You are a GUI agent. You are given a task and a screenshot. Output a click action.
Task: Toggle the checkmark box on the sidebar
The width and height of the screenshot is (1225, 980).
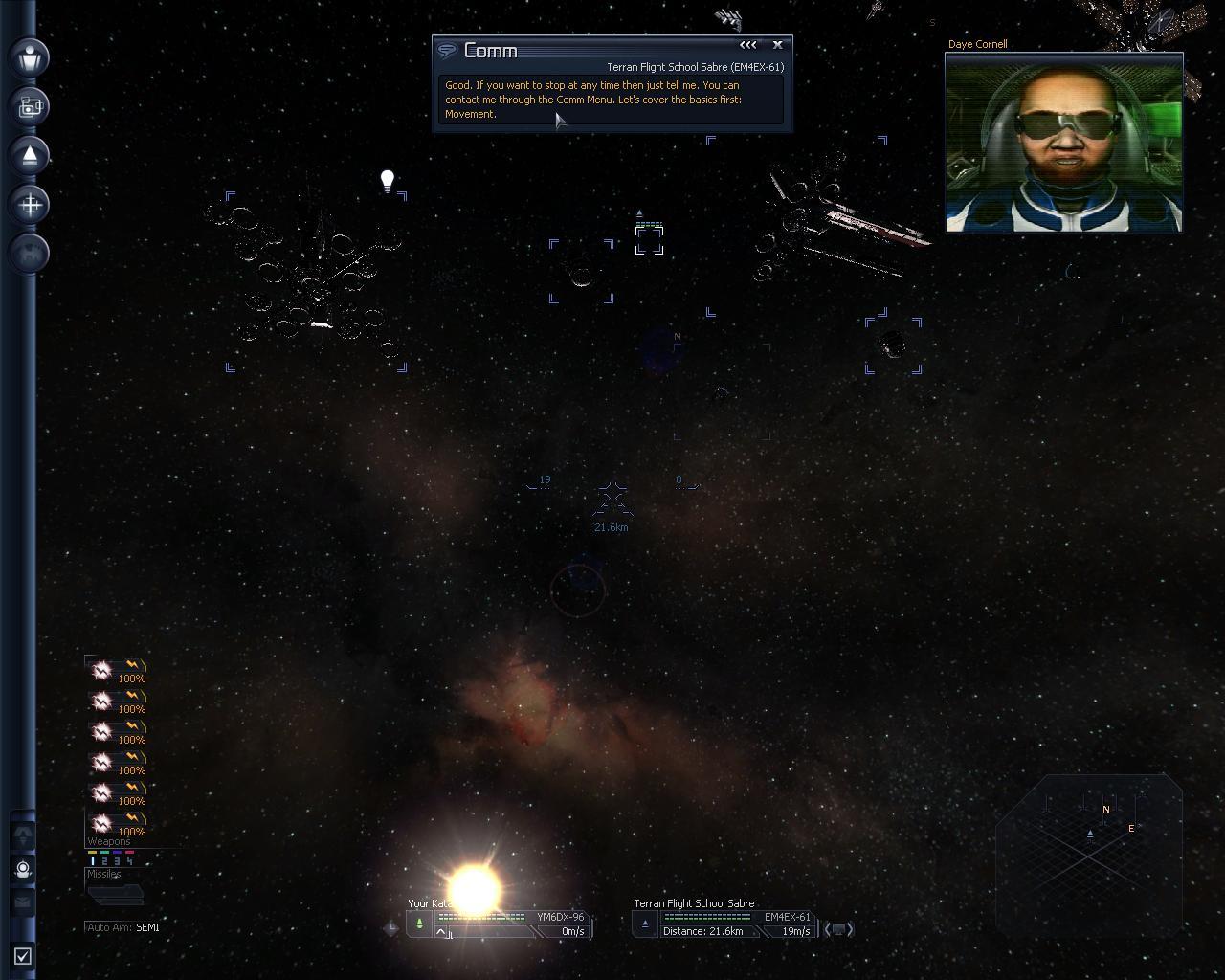click(23, 955)
